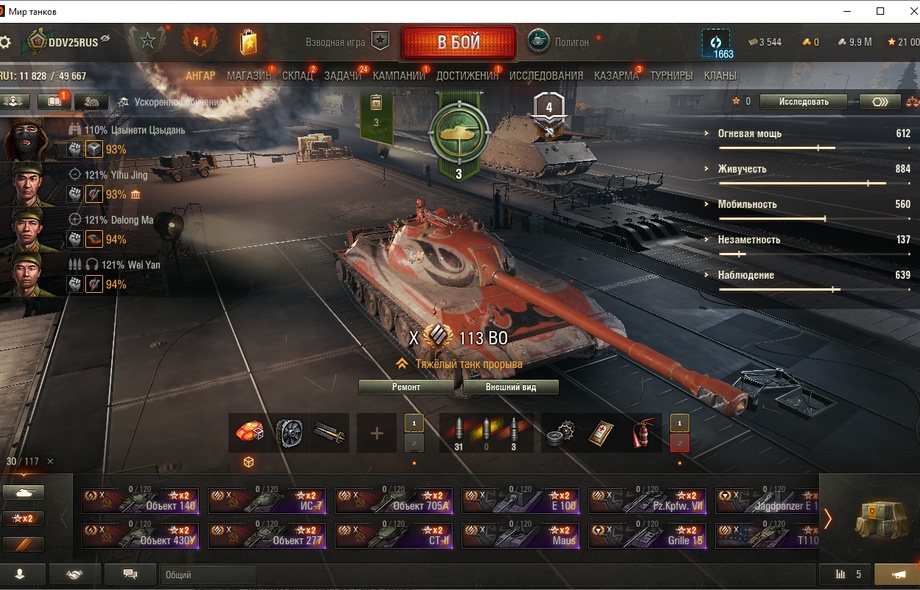The height and width of the screenshot is (590, 920).
Task: Open the game settings gear
Action: tap(5, 42)
